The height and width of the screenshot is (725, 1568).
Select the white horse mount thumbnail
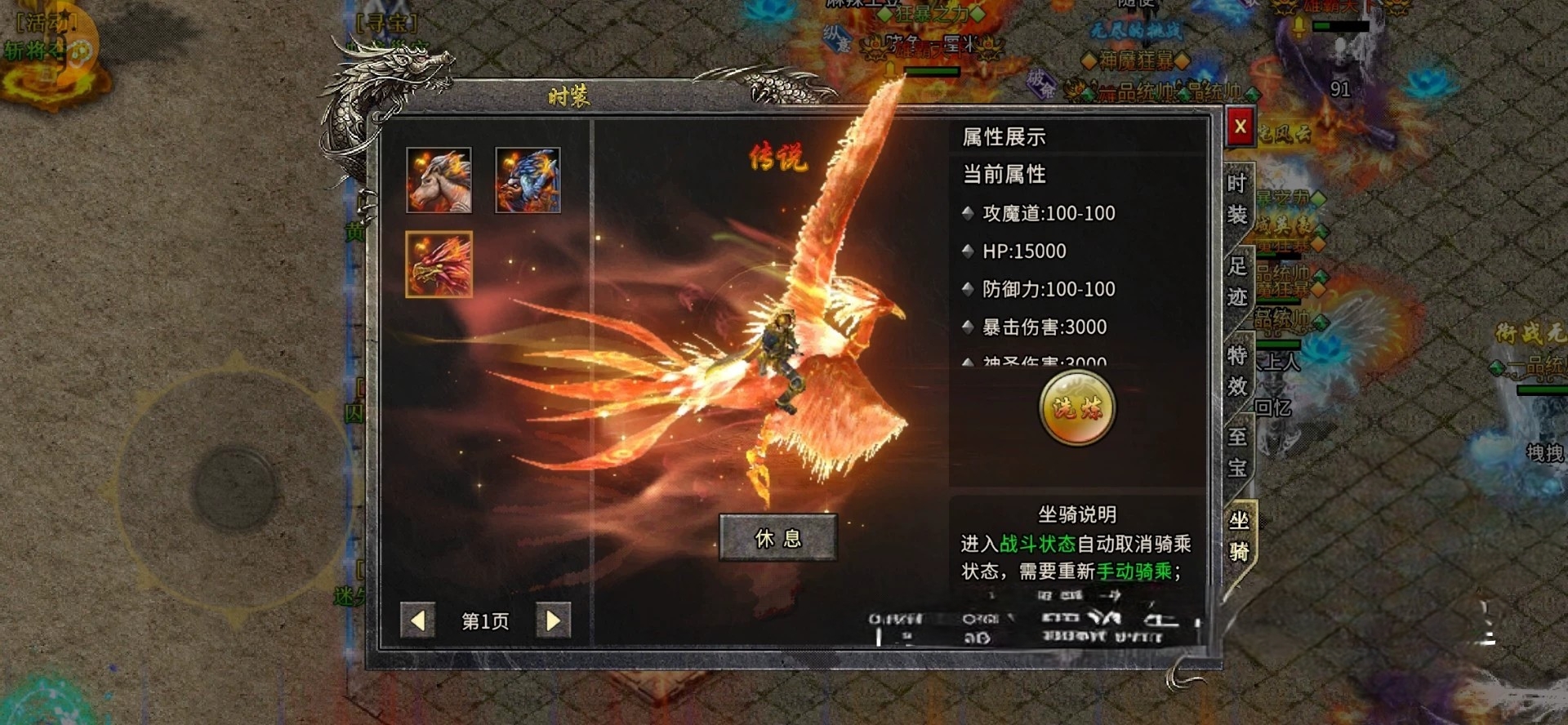(439, 180)
